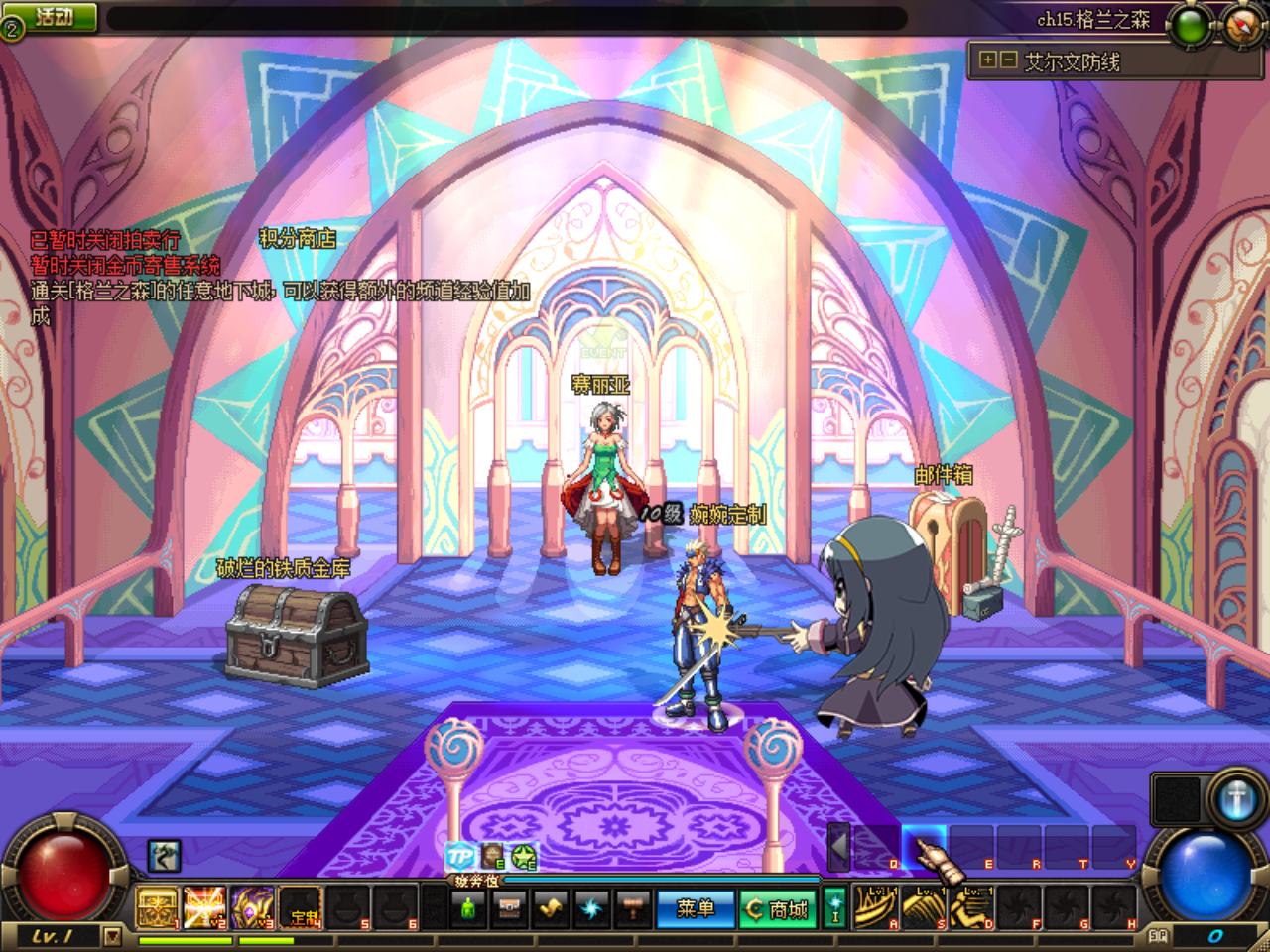This screenshot has width=1270, height=952.
Task: Click the storage chest icon beside the menu
Action: click(509, 907)
